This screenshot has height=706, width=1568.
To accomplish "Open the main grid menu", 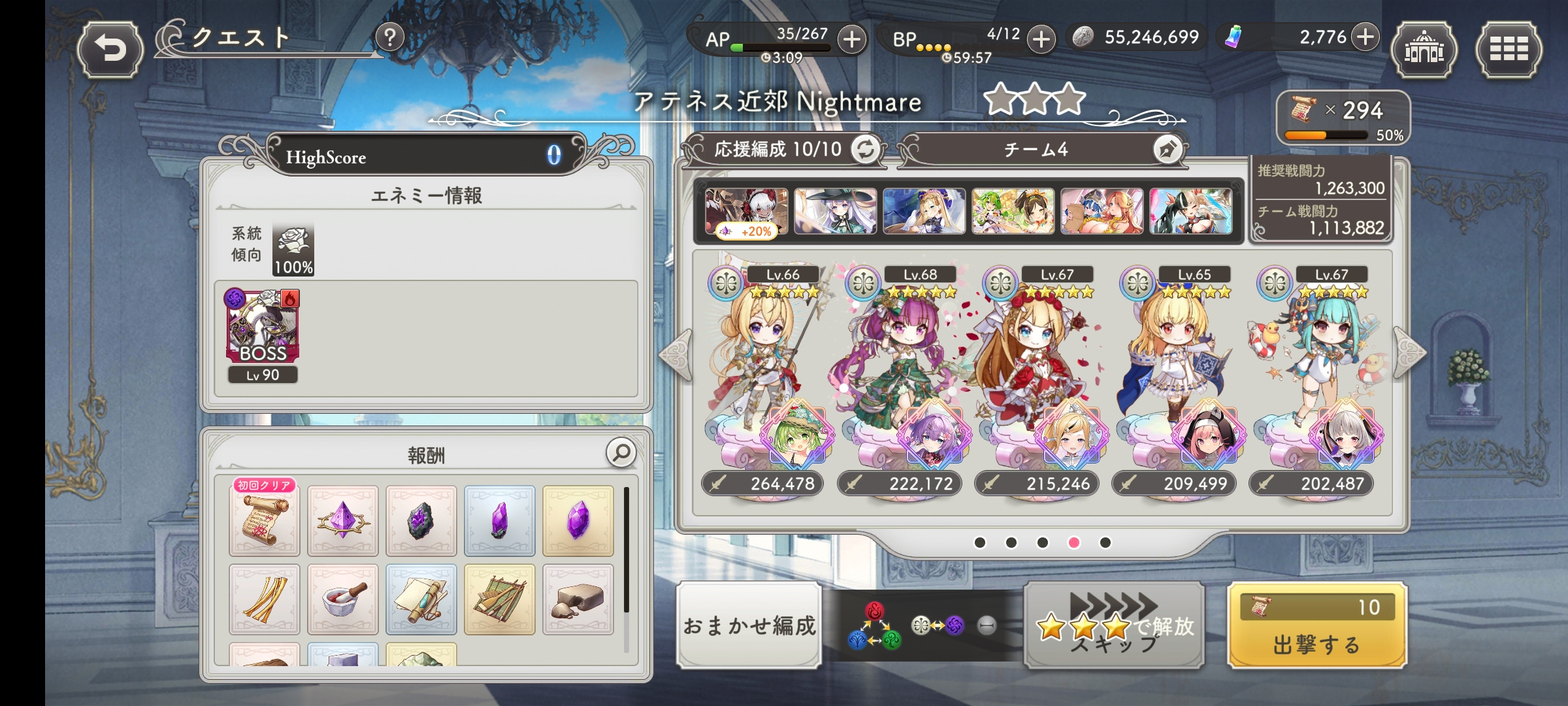I will [x=1508, y=50].
